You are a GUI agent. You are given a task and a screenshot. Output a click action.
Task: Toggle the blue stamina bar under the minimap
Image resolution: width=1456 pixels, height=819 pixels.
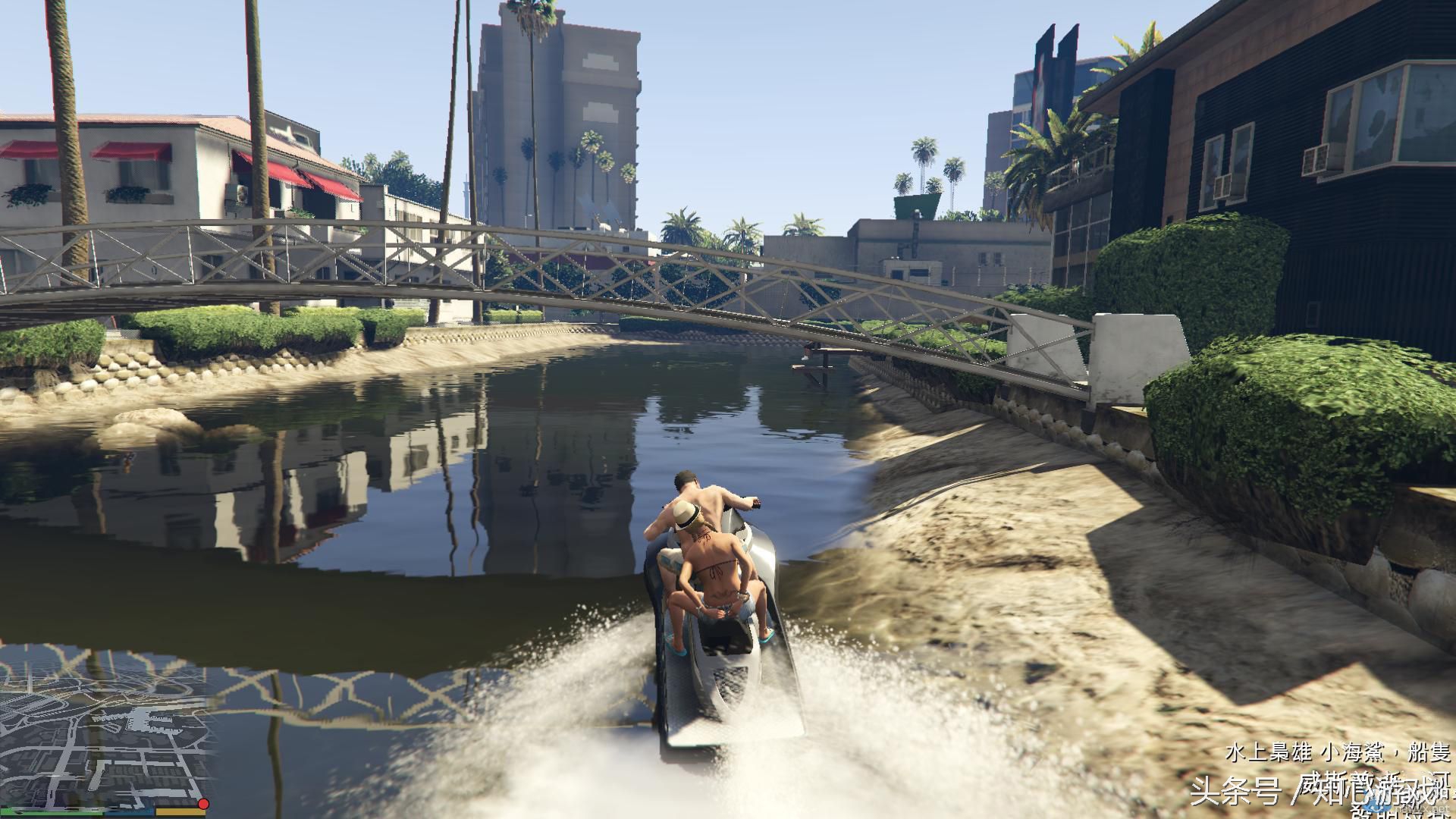(x=129, y=812)
